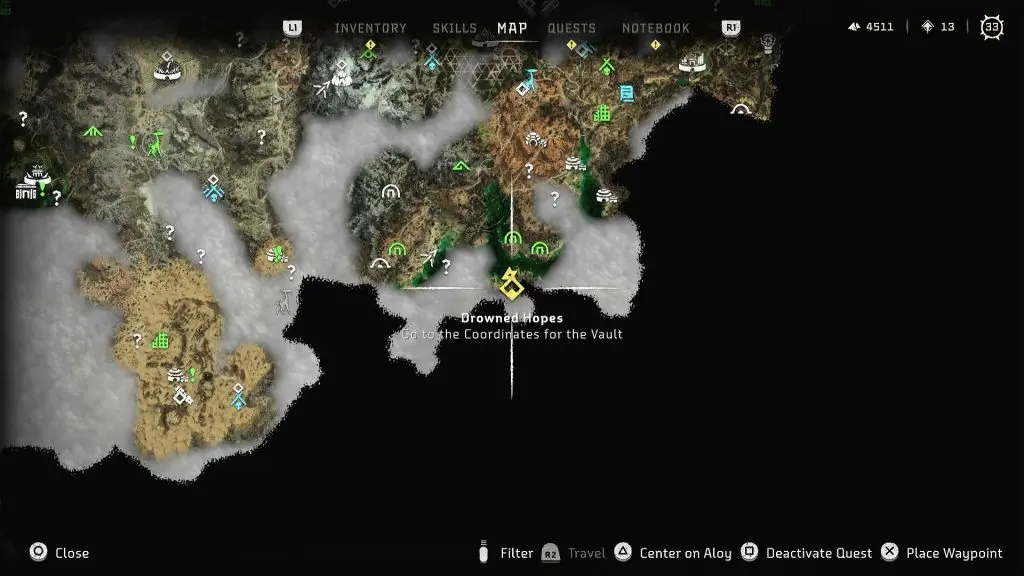Open the Notebook tab
1024x576 pixels.
click(x=656, y=28)
